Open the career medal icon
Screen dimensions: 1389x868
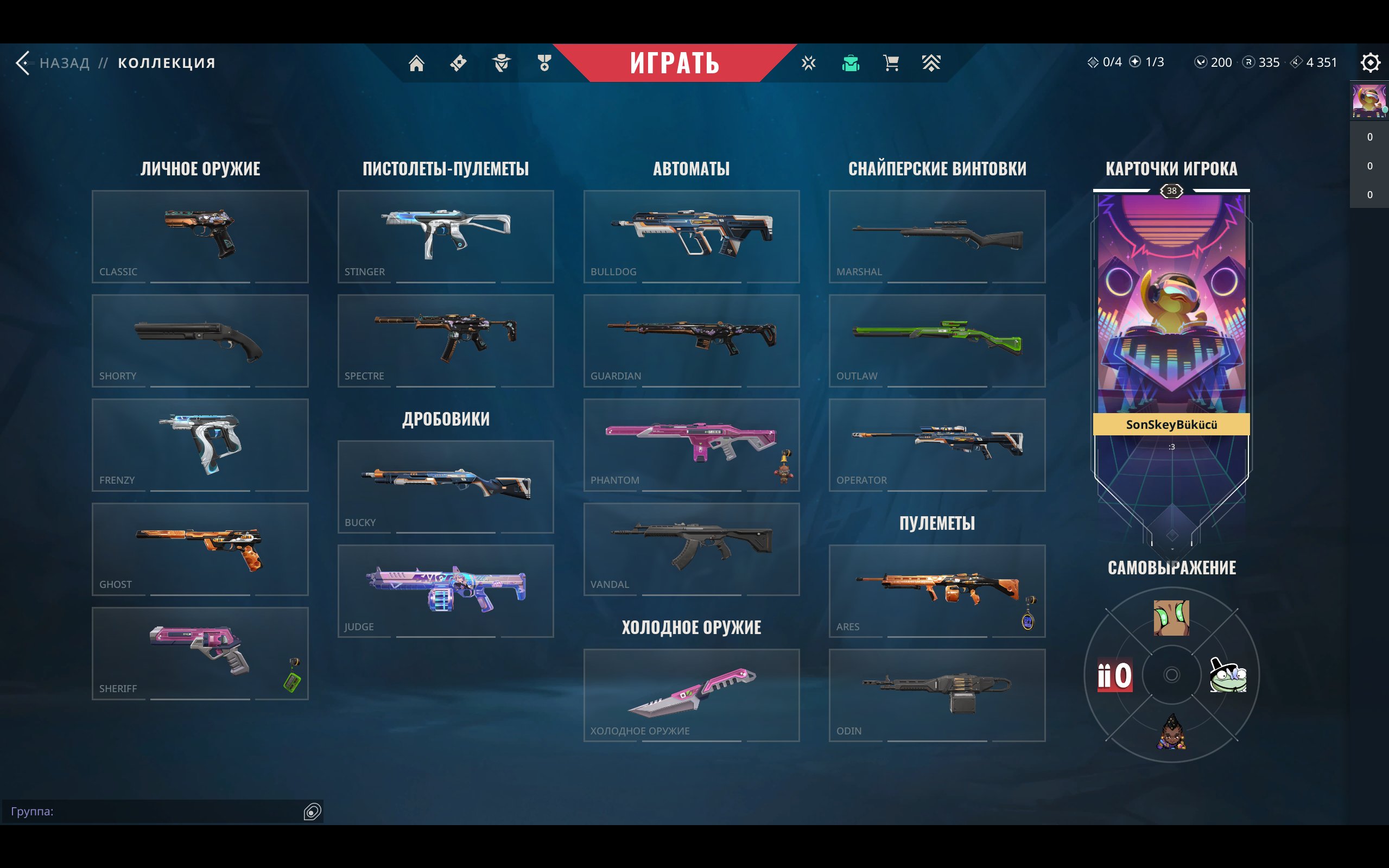coord(545,63)
